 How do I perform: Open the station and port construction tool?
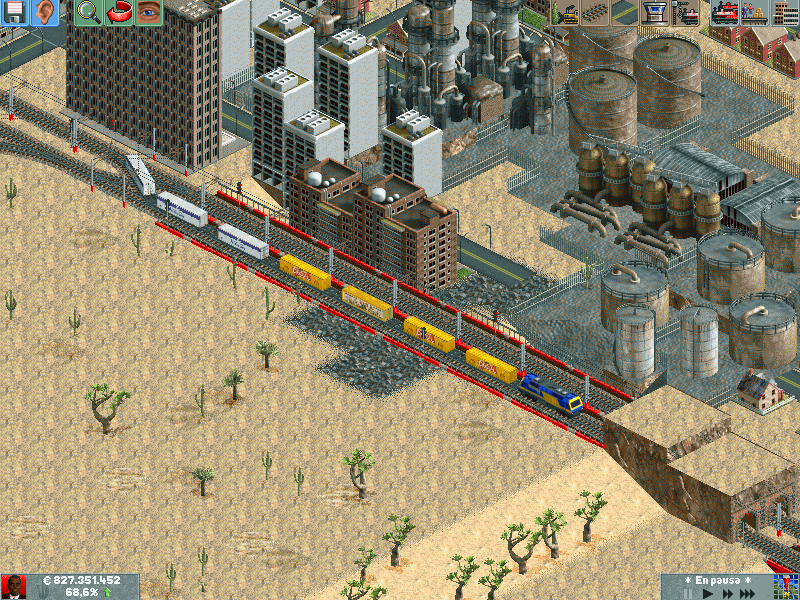tap(656, 12)
